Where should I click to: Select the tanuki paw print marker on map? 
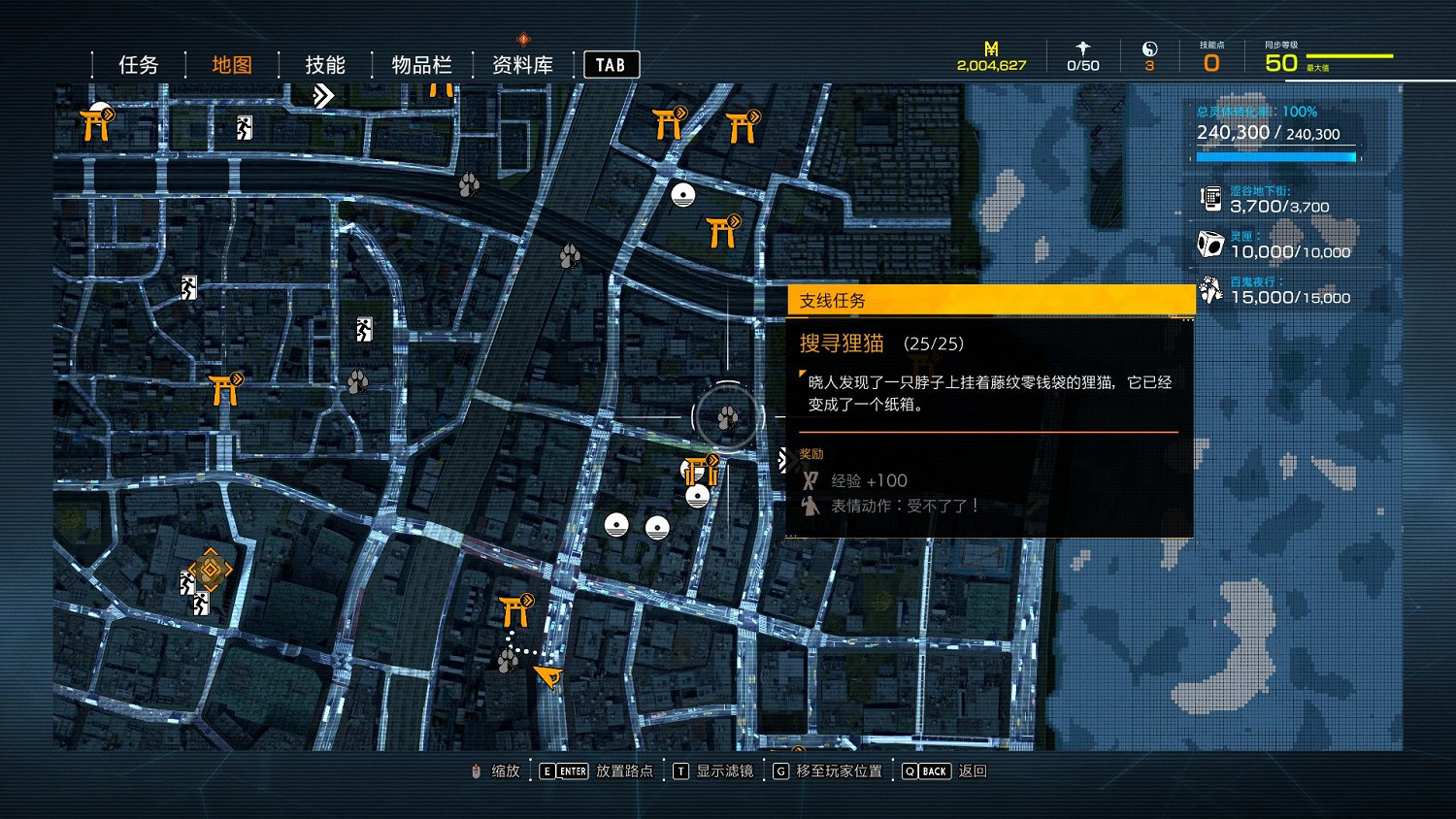pyautogui.click(x=726, y=415)
